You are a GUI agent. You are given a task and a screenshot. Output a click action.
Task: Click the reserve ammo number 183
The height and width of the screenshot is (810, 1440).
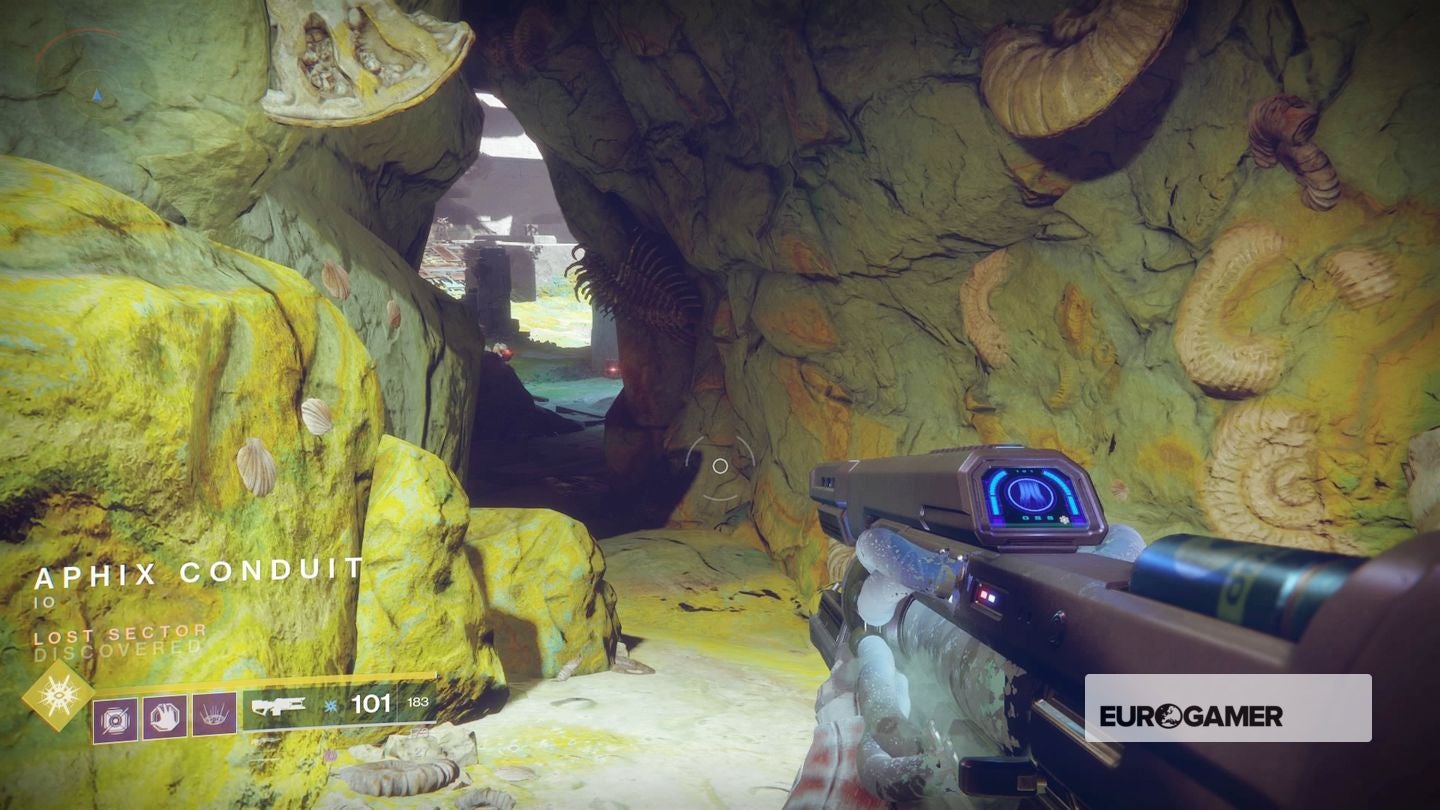pyautogui.click(x=418, y=704)
